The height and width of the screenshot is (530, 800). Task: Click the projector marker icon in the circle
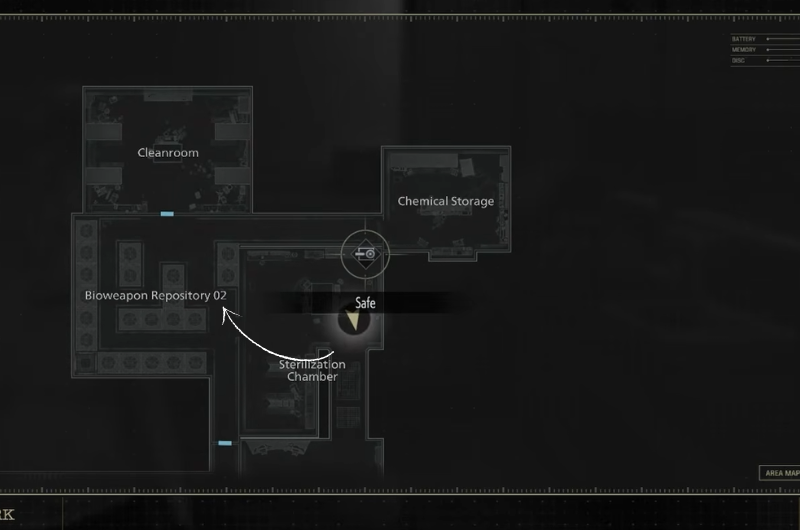367,254
